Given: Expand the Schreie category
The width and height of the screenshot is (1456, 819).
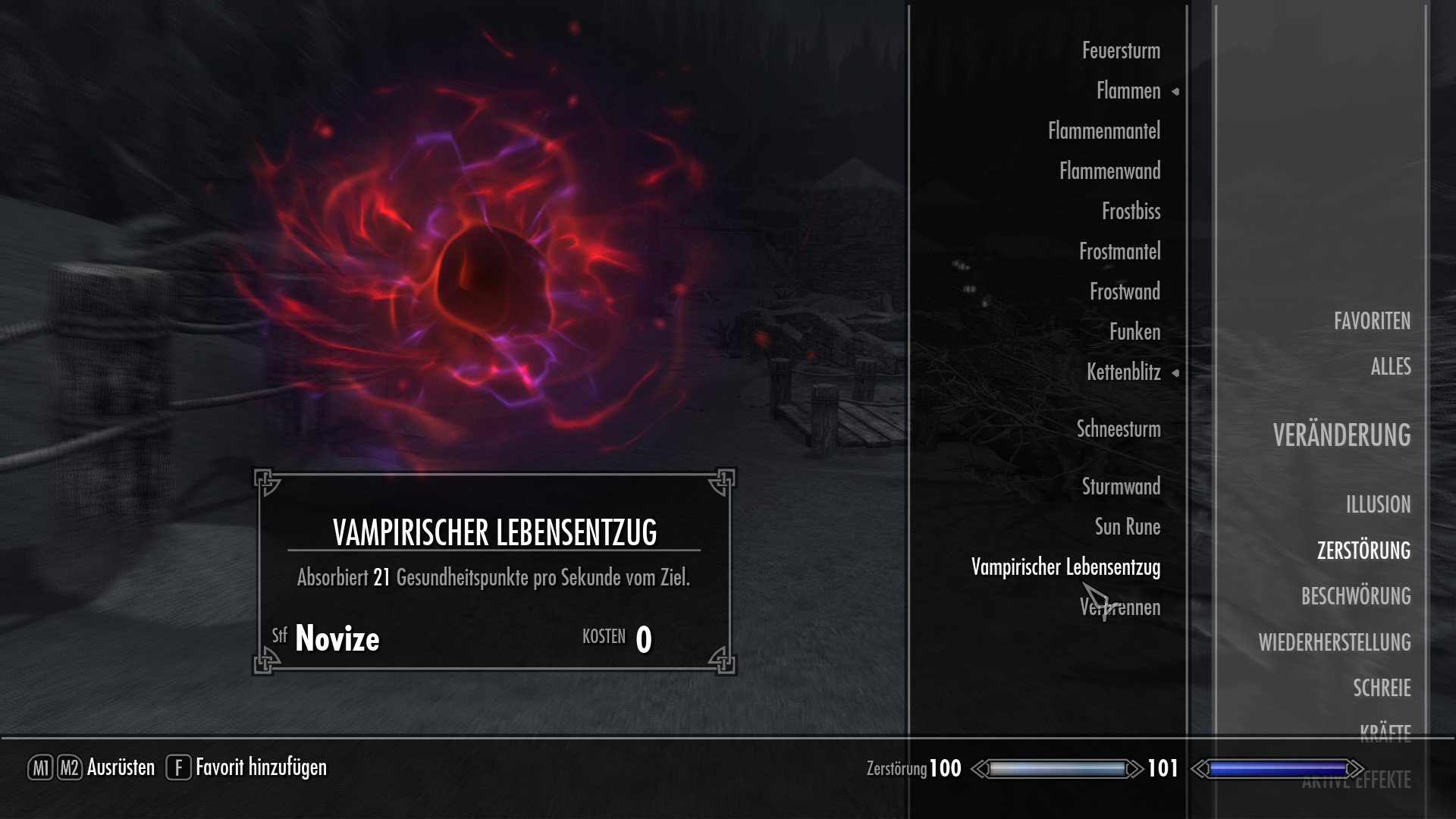Looking at the screenshot, I should 1382,688.
